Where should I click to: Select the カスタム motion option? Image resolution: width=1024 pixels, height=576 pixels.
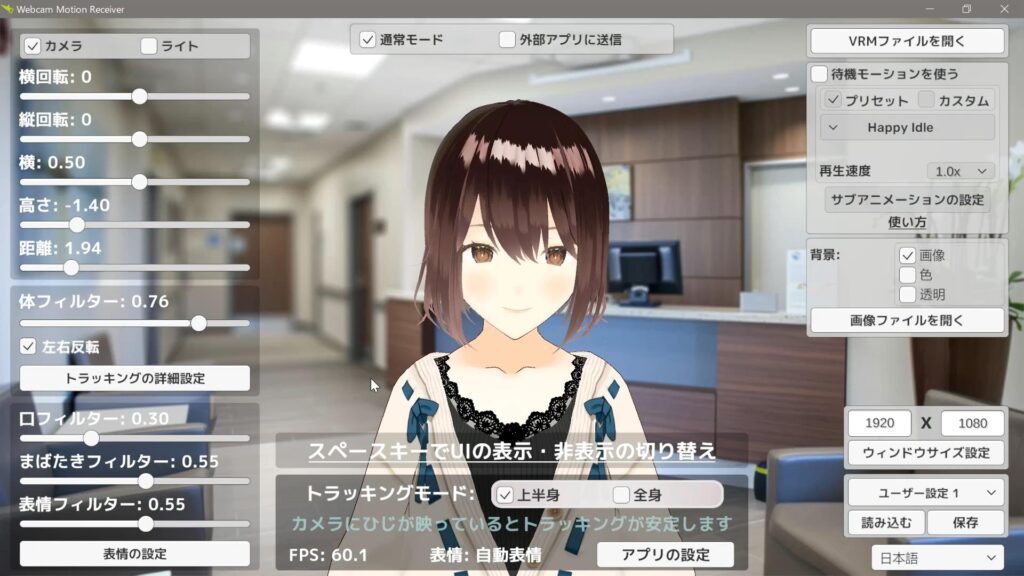tap(926, 100)
